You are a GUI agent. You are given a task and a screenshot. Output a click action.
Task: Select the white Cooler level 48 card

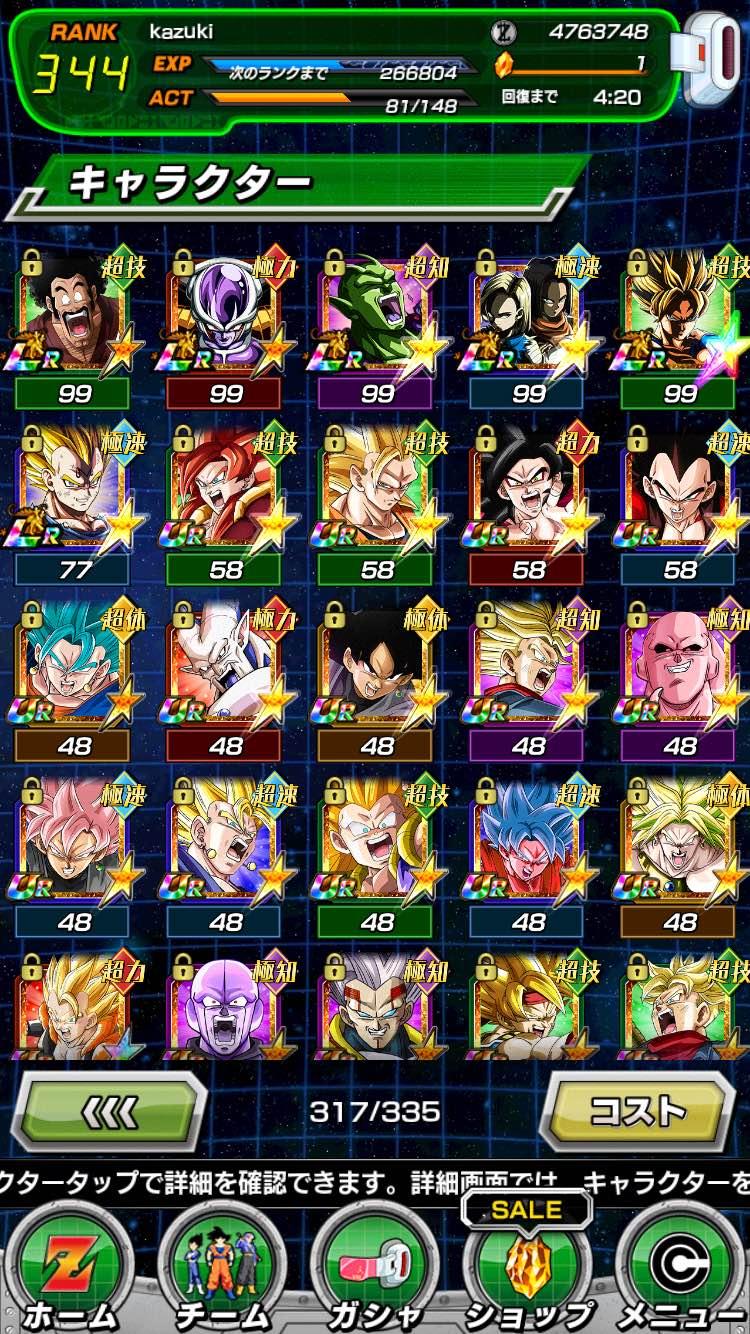226,665
